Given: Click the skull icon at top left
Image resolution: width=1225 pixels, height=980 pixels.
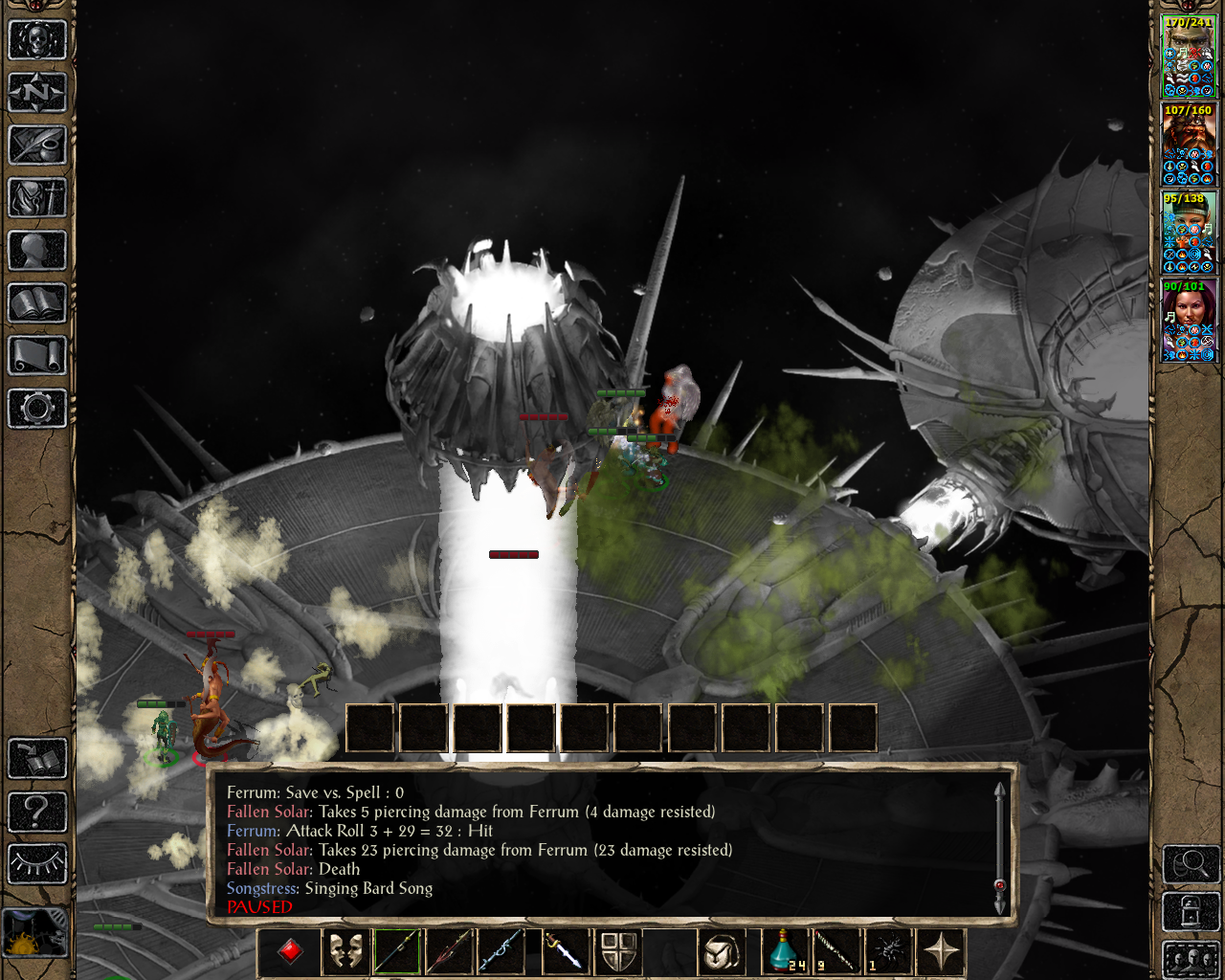Looking at the screenshot, I should 36,40.
